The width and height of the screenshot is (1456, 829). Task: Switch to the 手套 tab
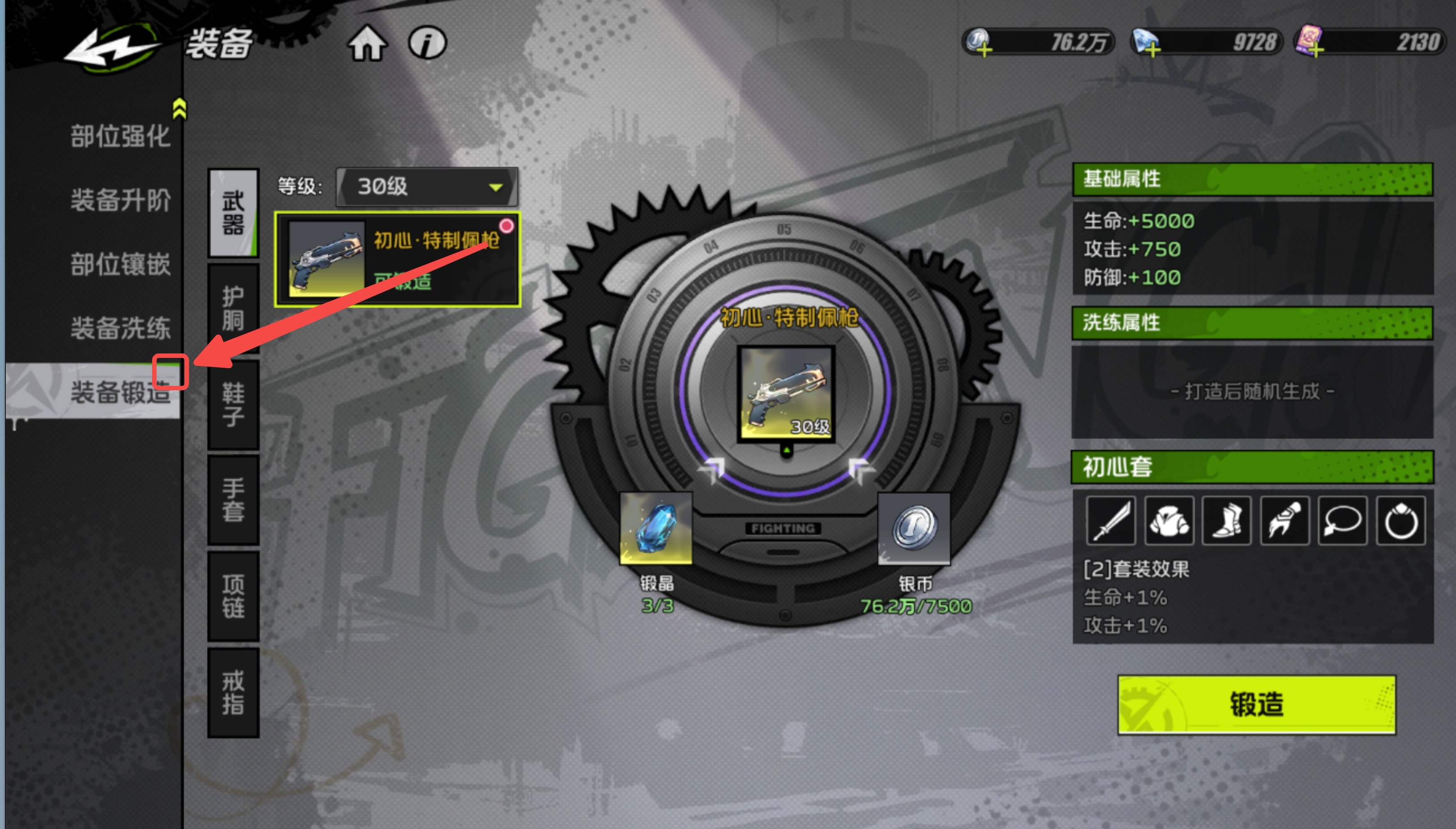click(x=233, y=499)
